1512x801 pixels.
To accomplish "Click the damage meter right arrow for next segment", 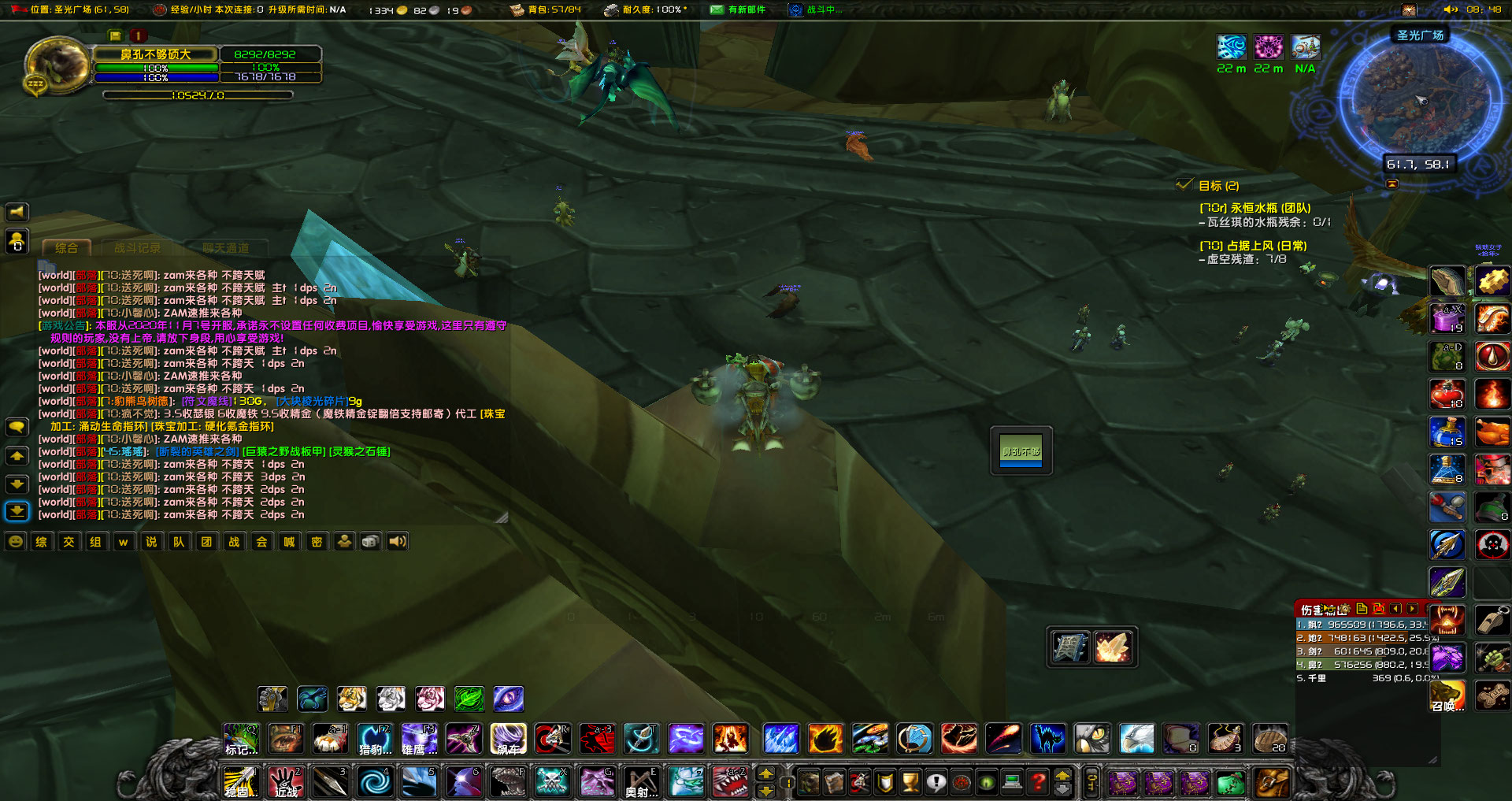I will coord(1411,609).
